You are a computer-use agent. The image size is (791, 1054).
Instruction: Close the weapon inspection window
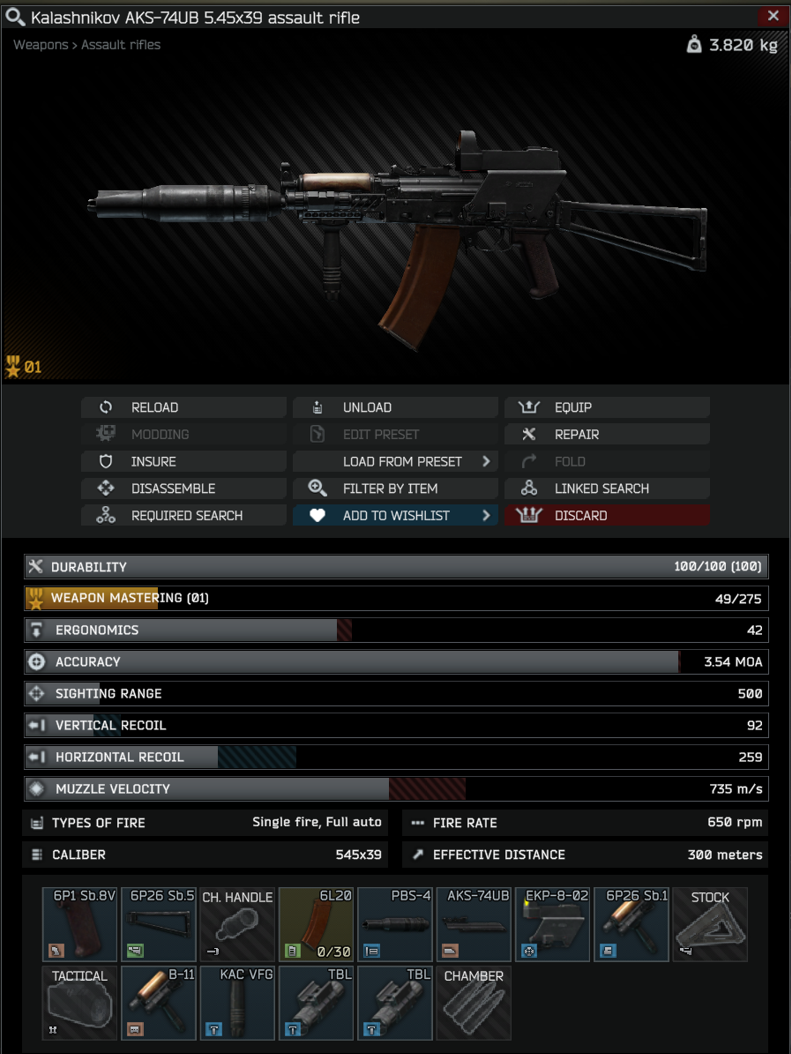pos(773,16)
